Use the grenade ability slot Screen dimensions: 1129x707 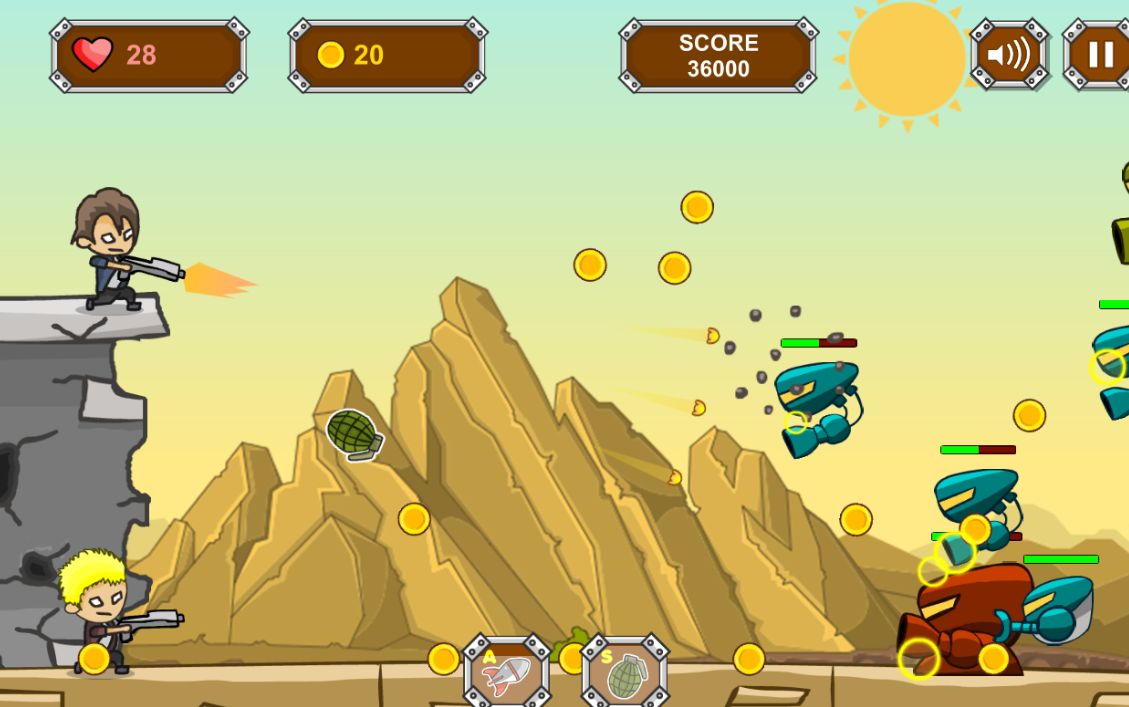[x=624, y=673]
